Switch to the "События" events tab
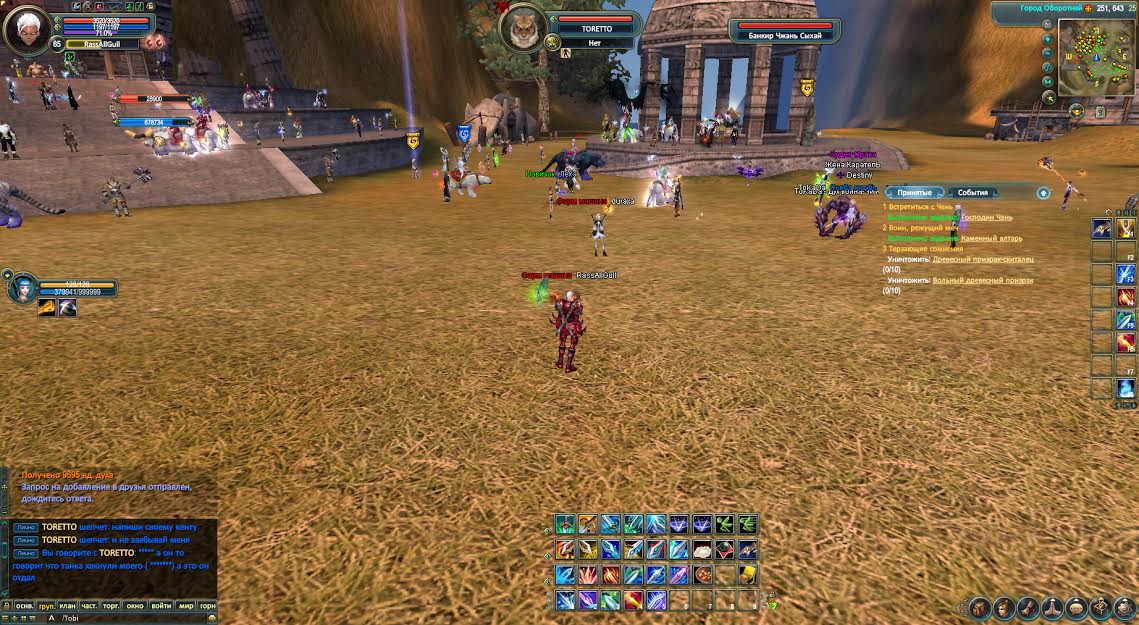This screenshot has height=625, width=1139. pyautogui.click(x=972, y=192)
